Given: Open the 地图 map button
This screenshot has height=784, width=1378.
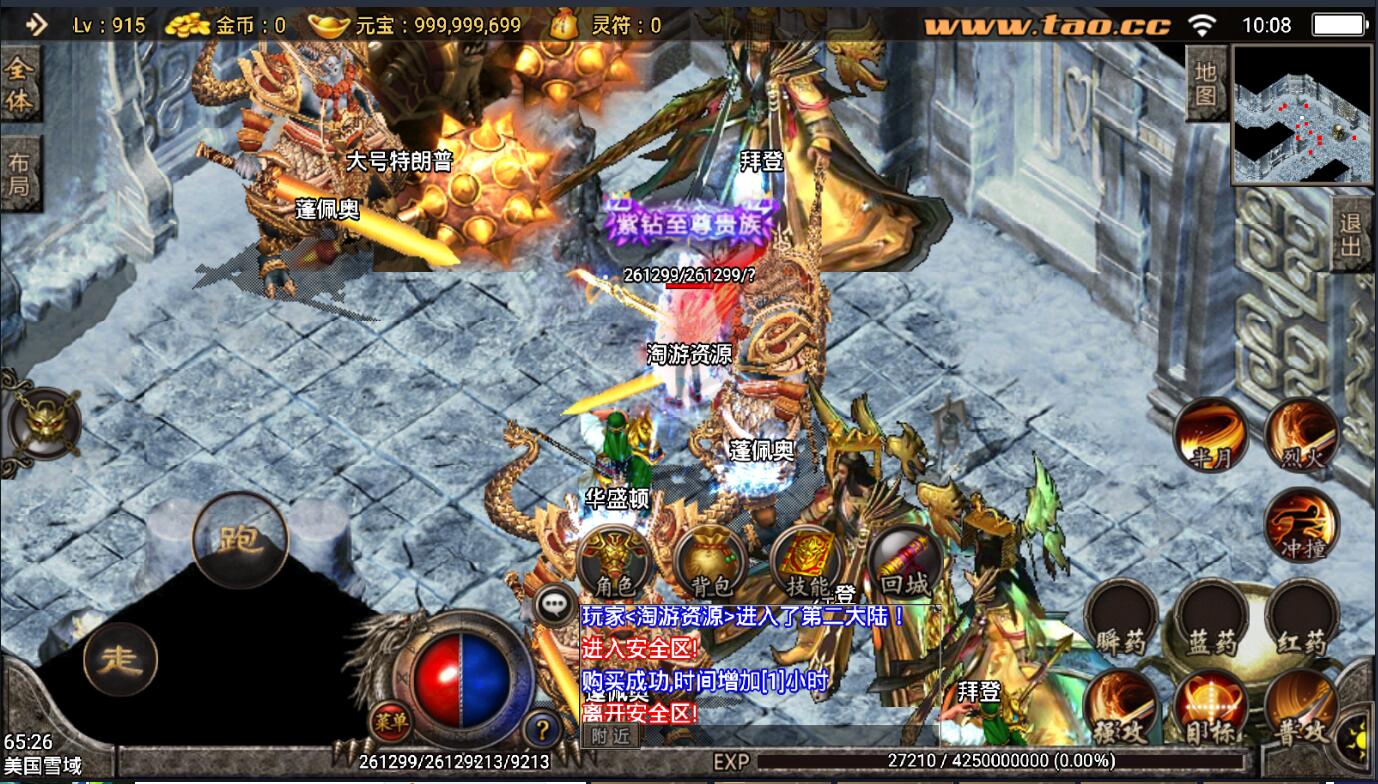Looking at the screenshot, I should pyautogui.click(x=1206, y=83).
